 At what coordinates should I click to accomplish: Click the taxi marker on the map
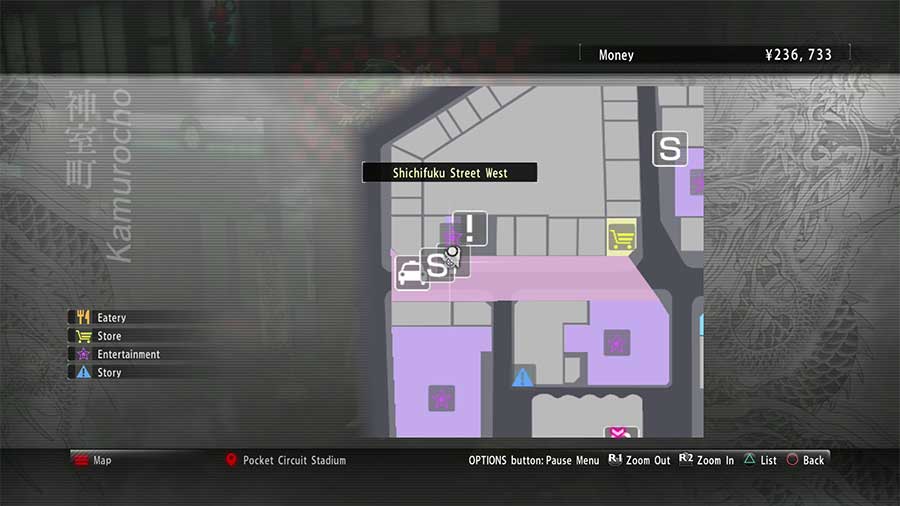pyautogui.click(x=411, y=273)
